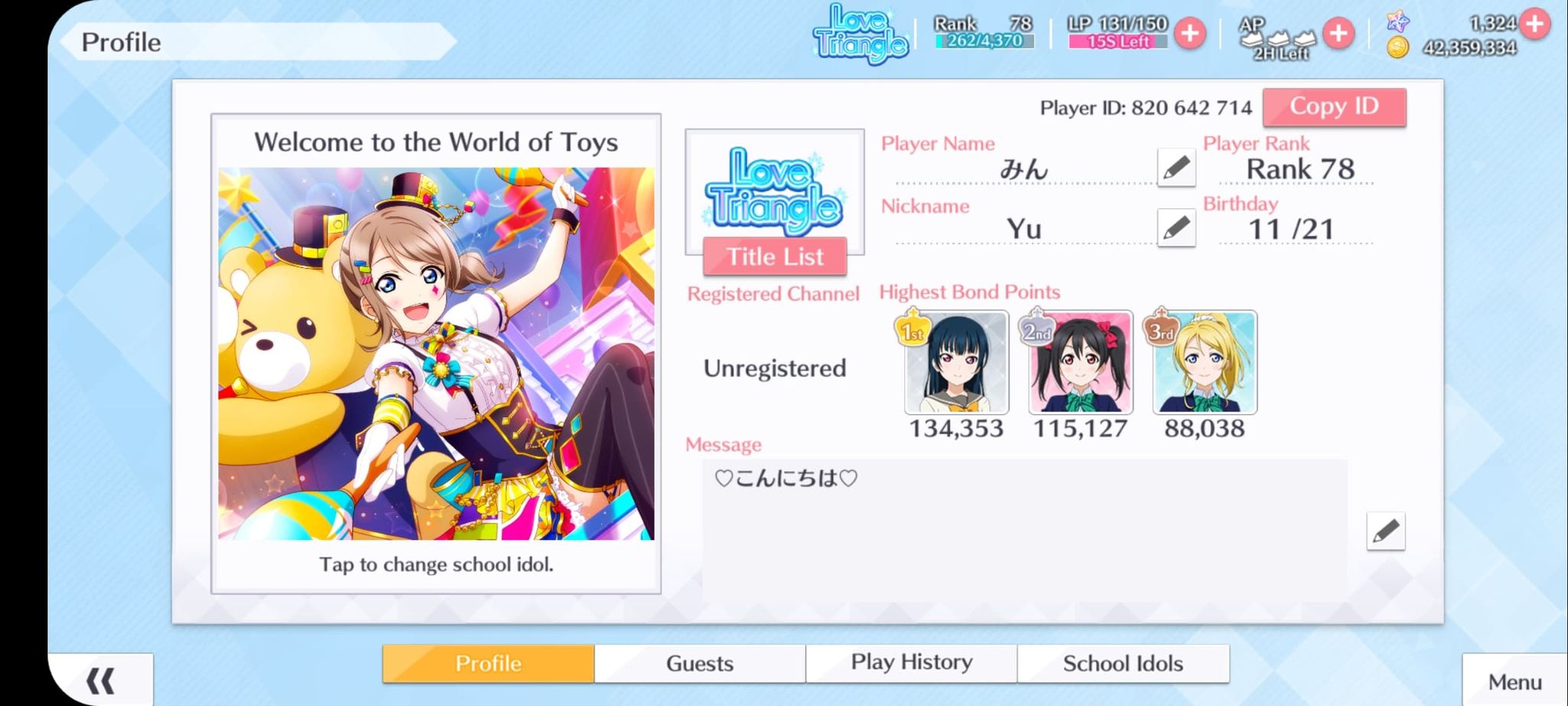
Task: Select the 2nd place bond idol portrait
Action: [x=1080, y=362]
